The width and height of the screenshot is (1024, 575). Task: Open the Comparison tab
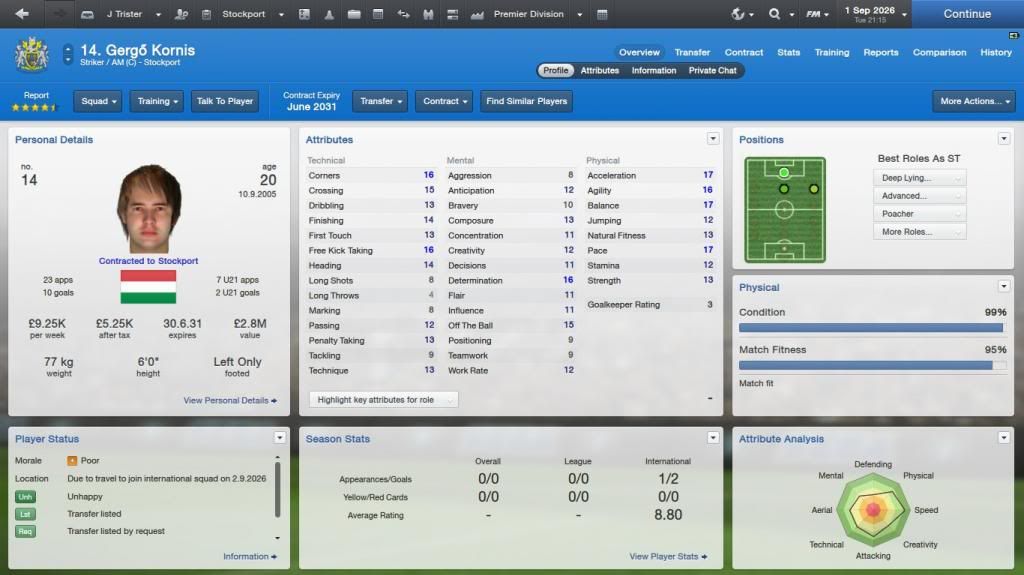point(939,52)
